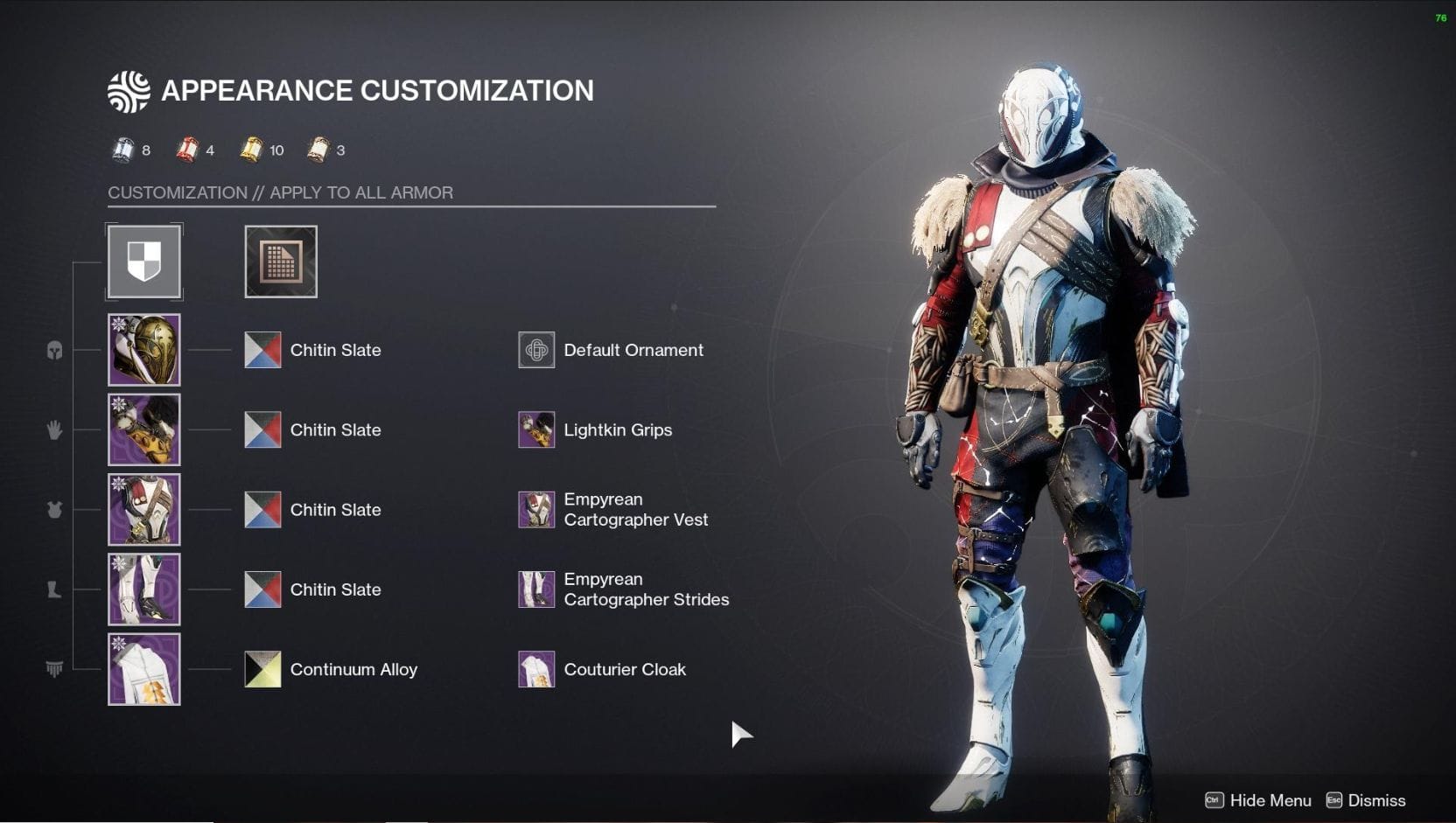Select the chest armor slot icon
1456x823 pixels.
[53, 509]
